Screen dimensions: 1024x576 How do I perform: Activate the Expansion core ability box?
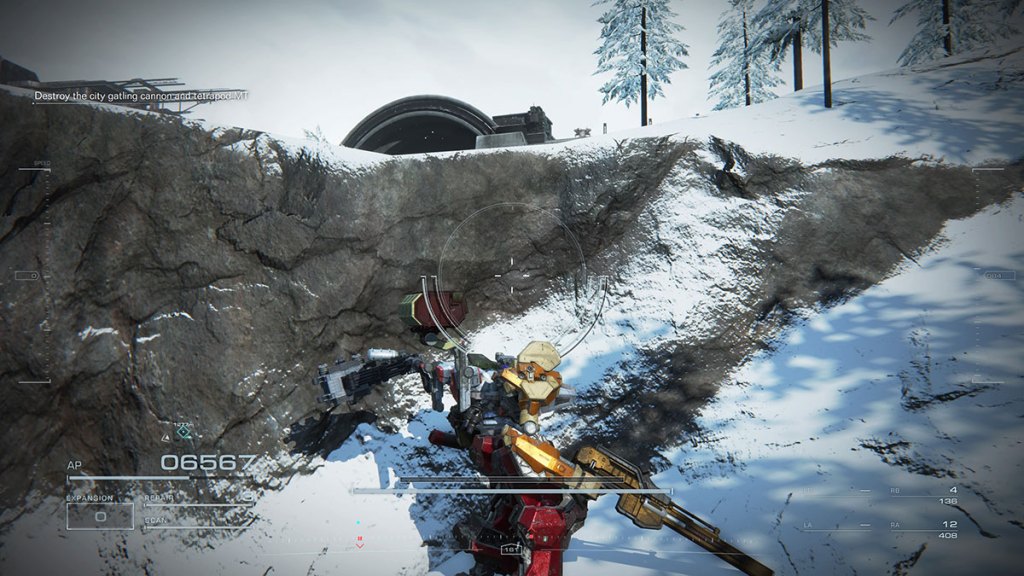100,516
